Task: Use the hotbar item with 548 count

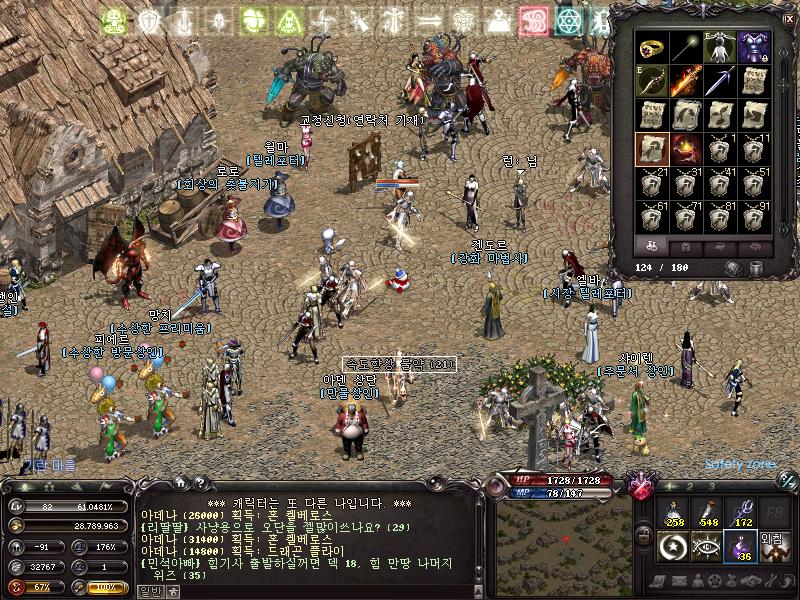Action: point(709,513)
